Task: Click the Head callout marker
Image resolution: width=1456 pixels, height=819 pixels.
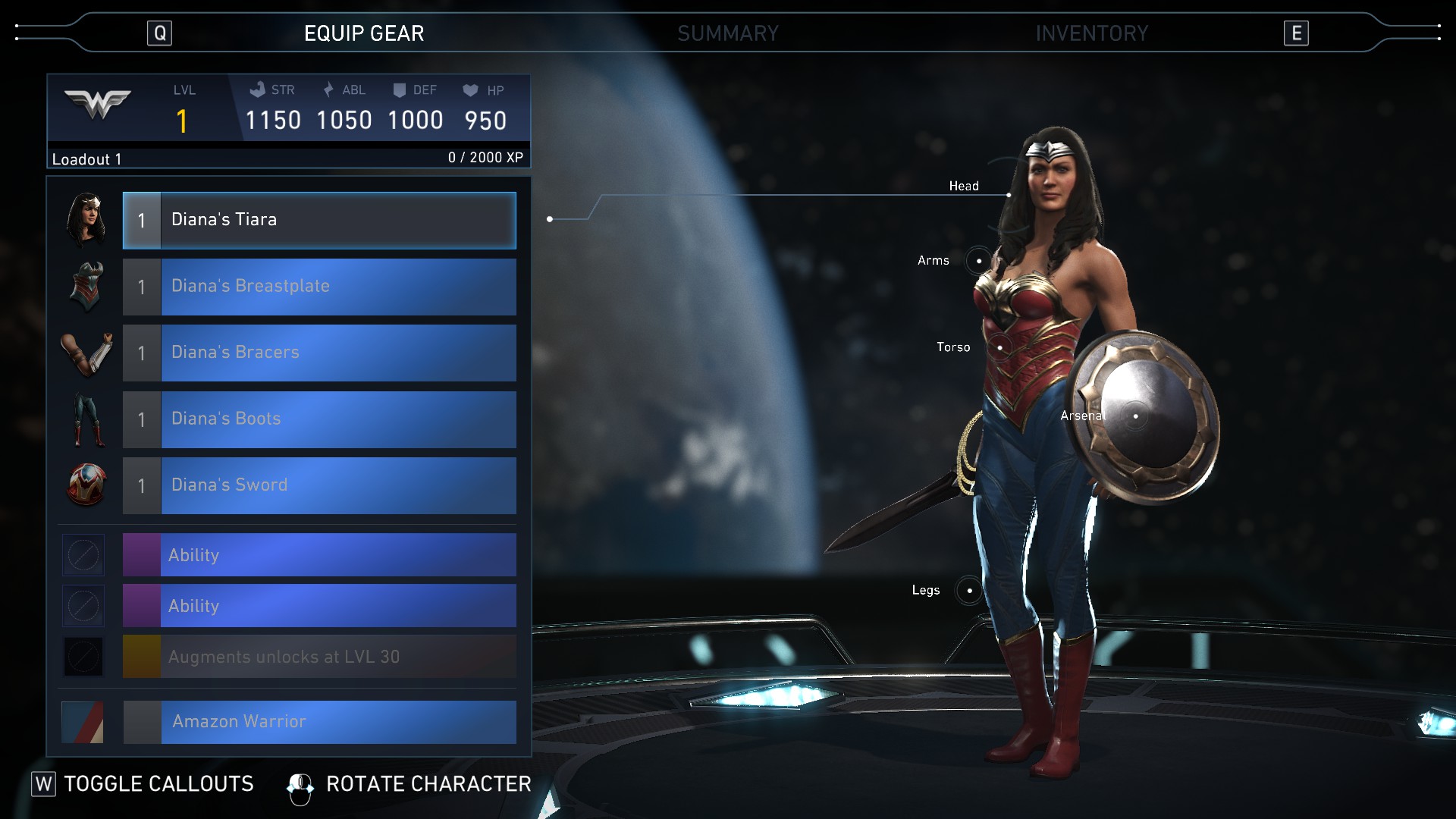Action: 1008,195
